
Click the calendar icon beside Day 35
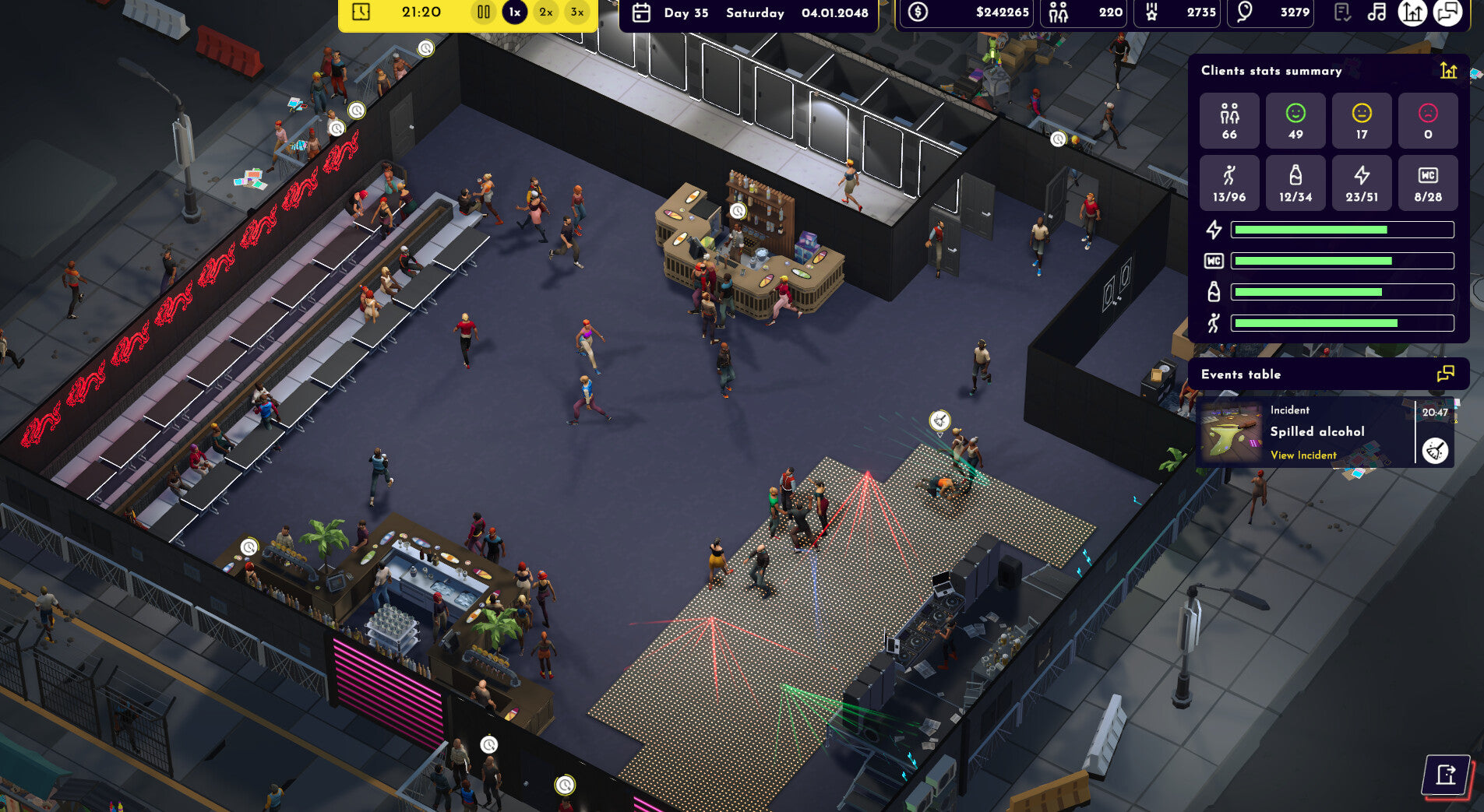coord(642,12)
